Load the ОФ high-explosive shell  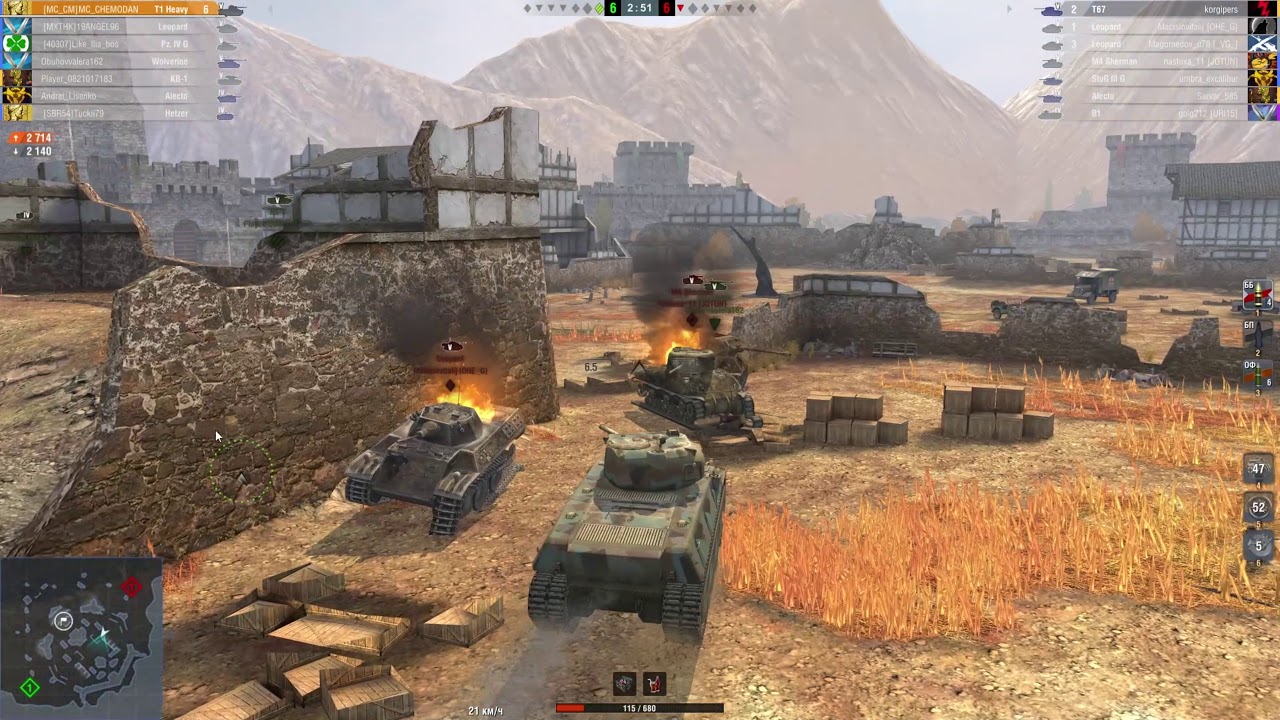[x=1256, y=373]
